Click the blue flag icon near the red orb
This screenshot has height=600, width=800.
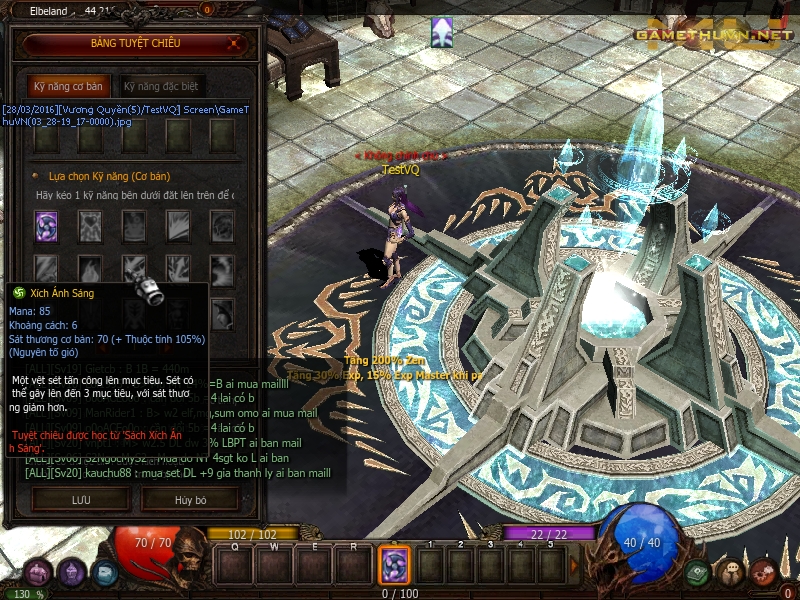(105, 573)
